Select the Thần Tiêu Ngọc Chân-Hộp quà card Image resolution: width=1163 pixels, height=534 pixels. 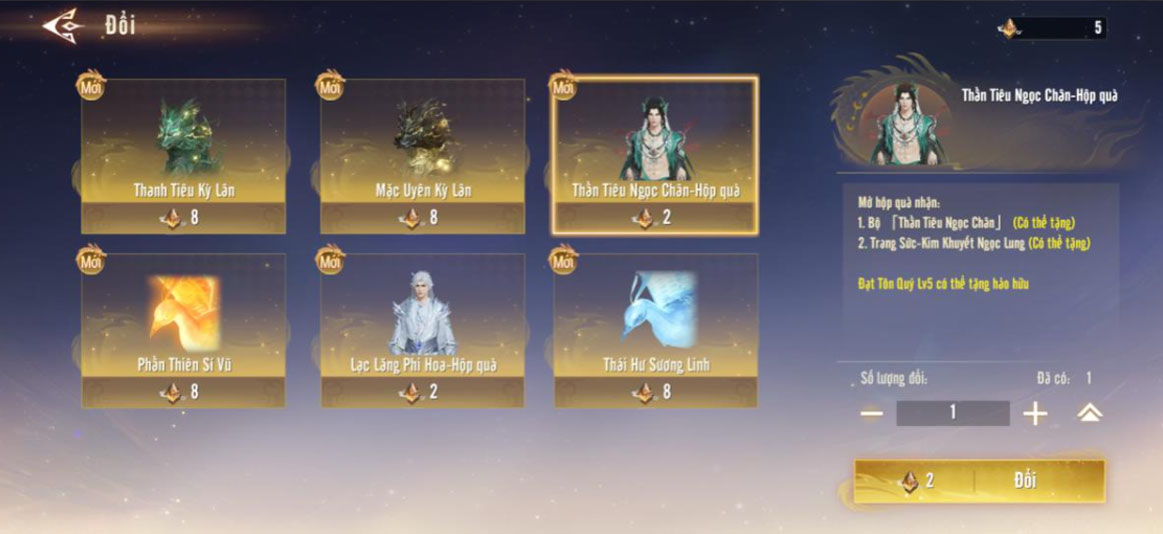pos(656,156)
